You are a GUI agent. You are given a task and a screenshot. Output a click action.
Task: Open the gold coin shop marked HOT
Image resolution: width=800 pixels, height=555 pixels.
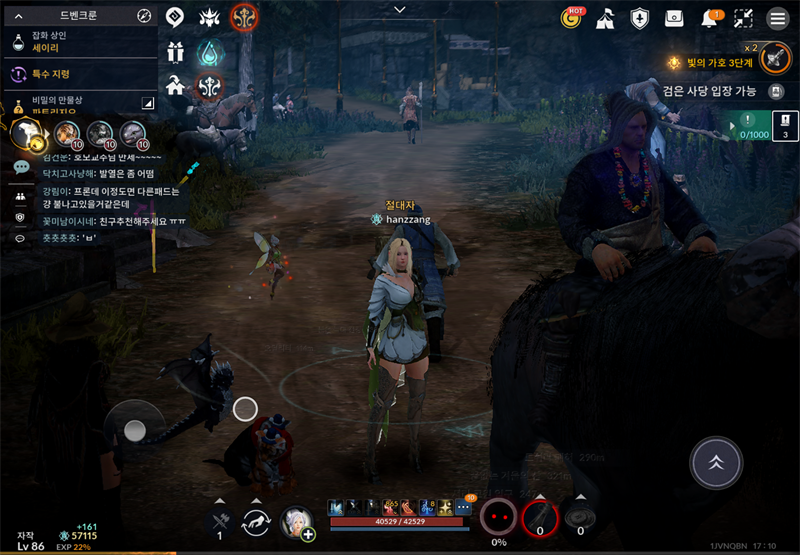pyautogui.click(x=573, y=18)
